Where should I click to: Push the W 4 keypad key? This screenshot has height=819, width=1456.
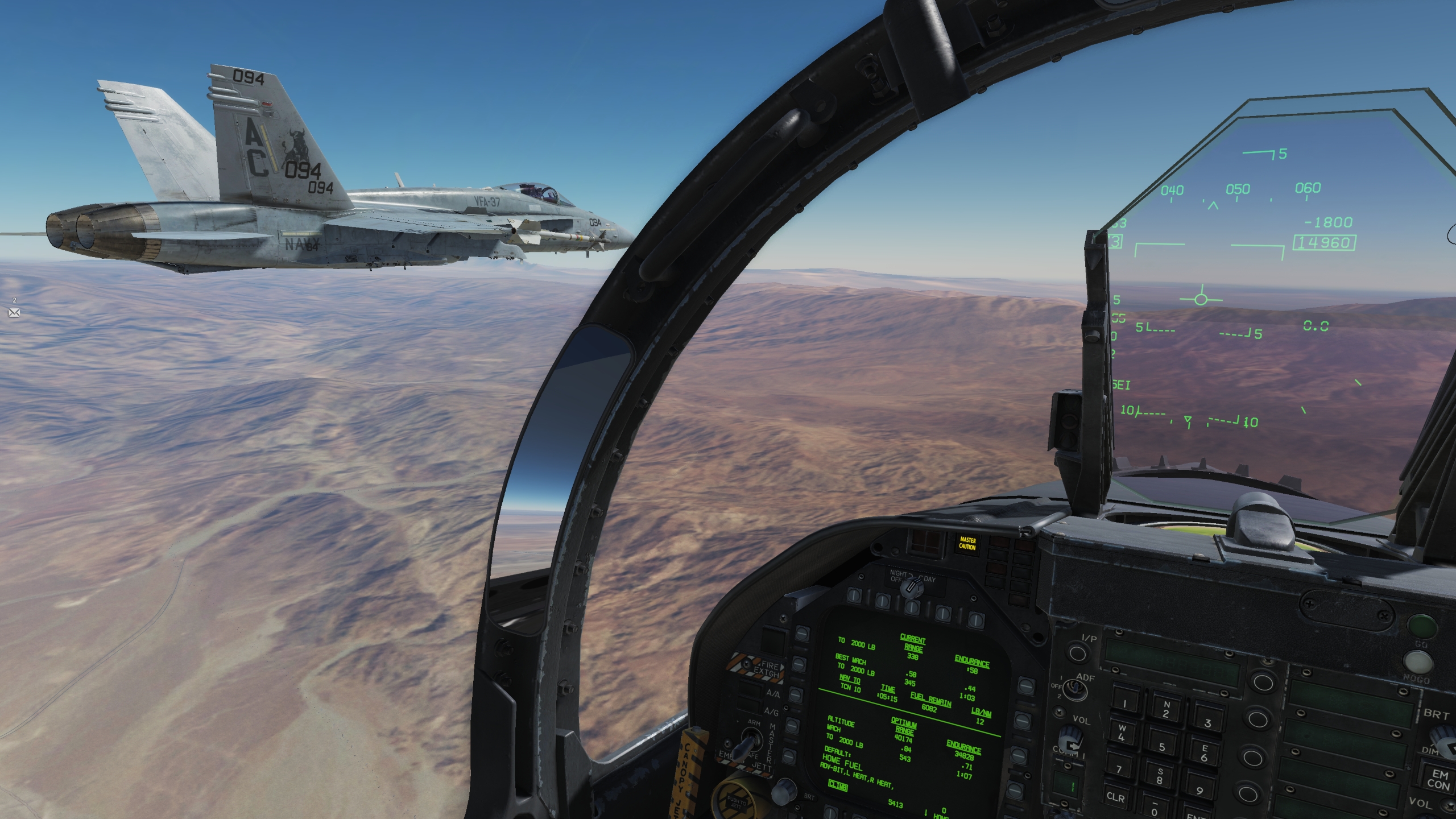(x=1121, y=733)
